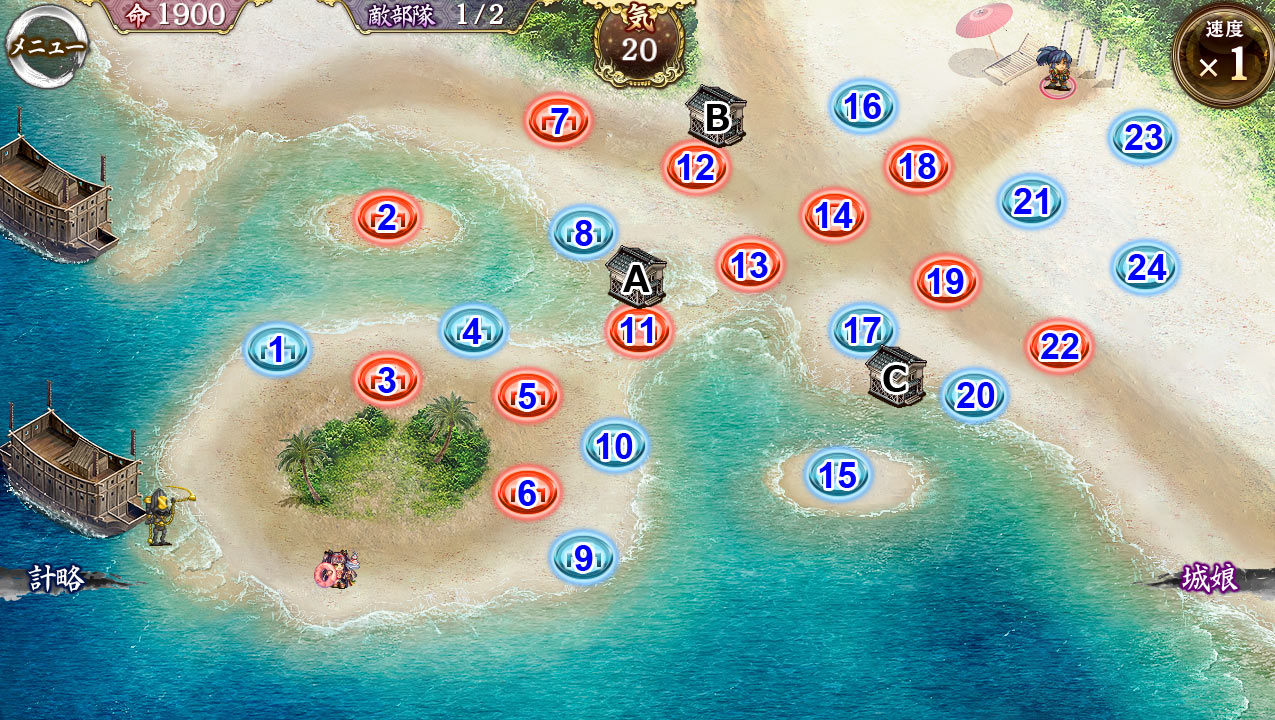Screen dimensions: 1275x720
Task: Select red placement tile 13
Action: pyautogui.click(x=750, y=265)
